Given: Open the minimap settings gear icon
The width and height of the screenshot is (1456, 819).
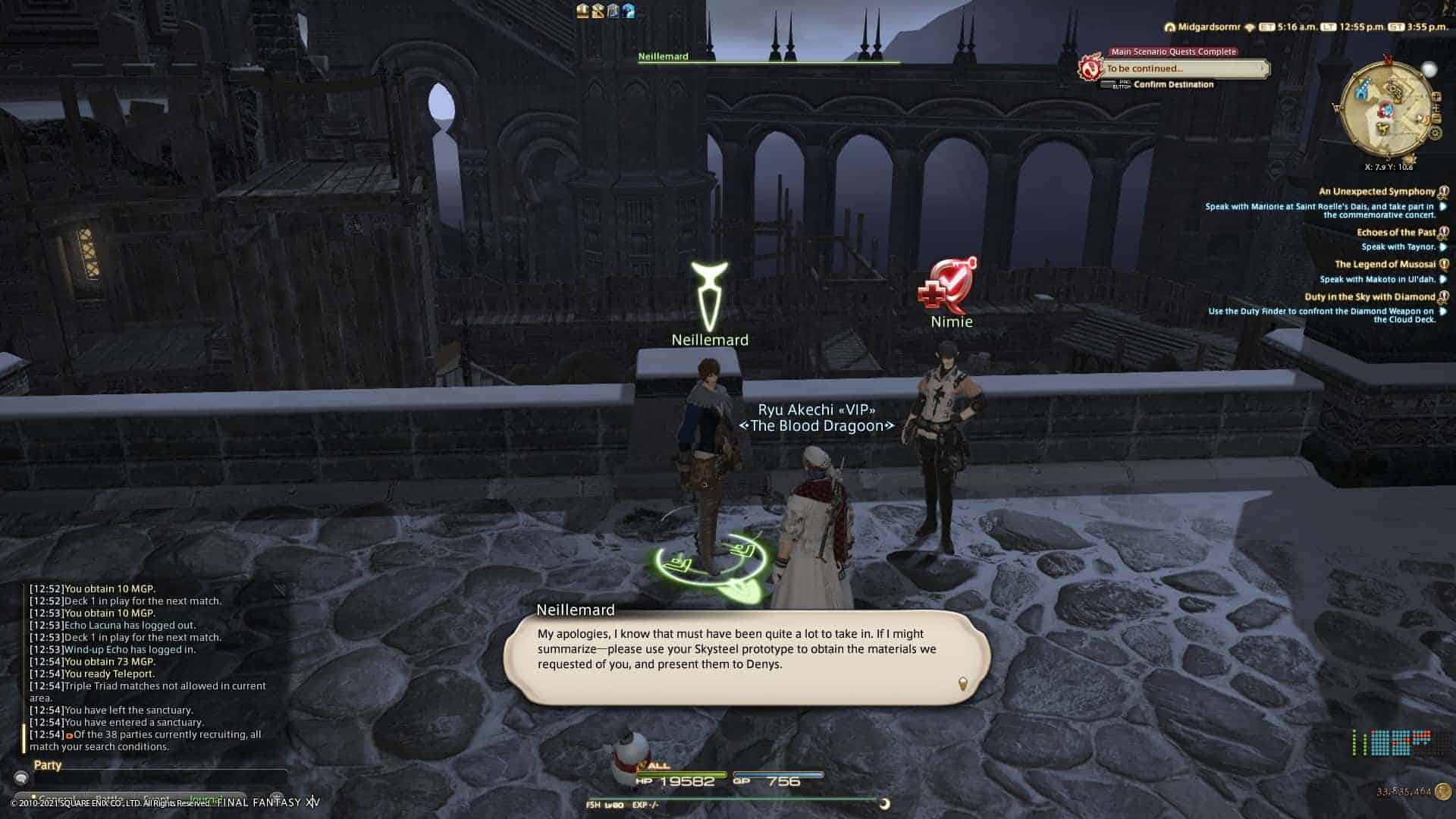Looking at the screenshot, I should pyautogui.click(x=1435, y=133).
